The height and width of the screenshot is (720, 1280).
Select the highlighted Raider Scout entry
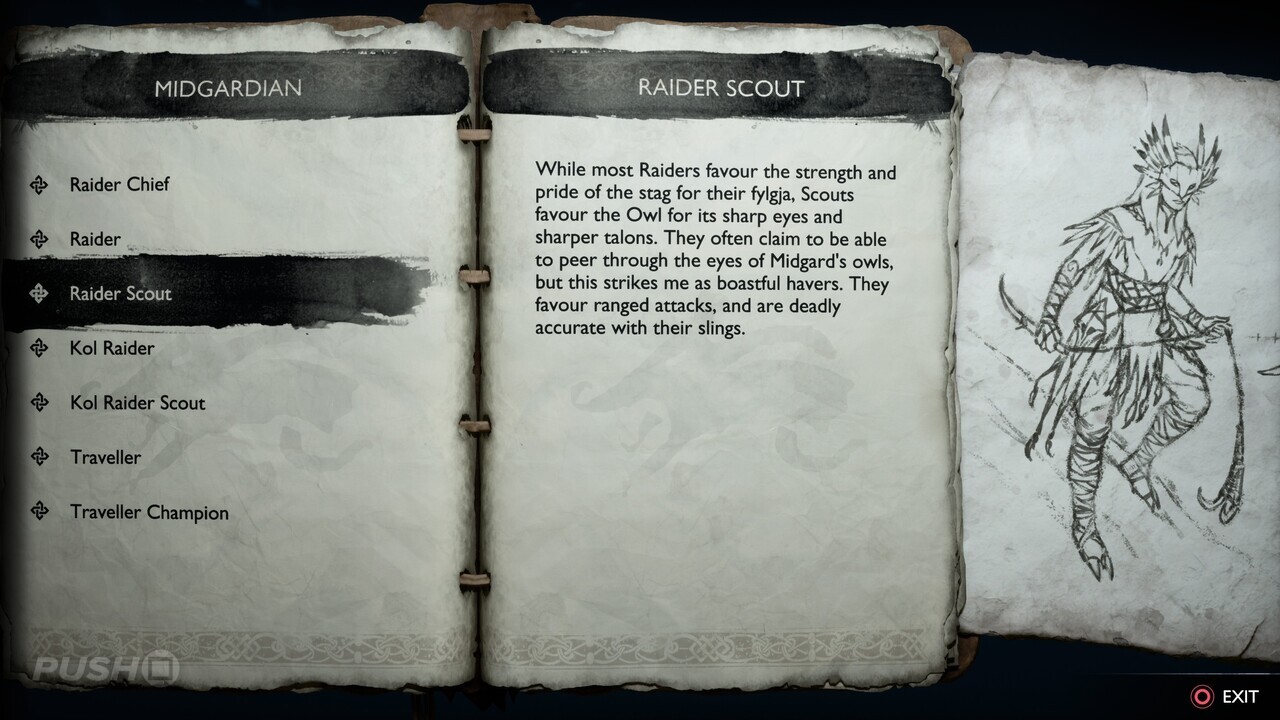click(x=120, y=293)
